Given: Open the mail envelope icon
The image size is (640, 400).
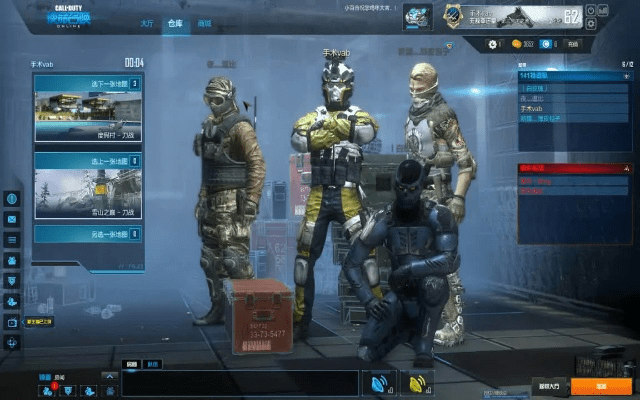Looking at the screenshot, I should point(12,219).
